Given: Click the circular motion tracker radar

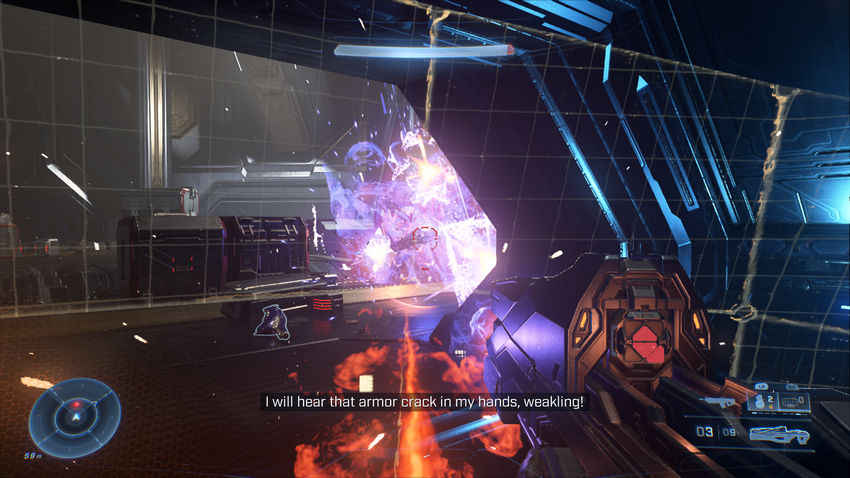Looking at the screenshot, I should tap(75, 417).
